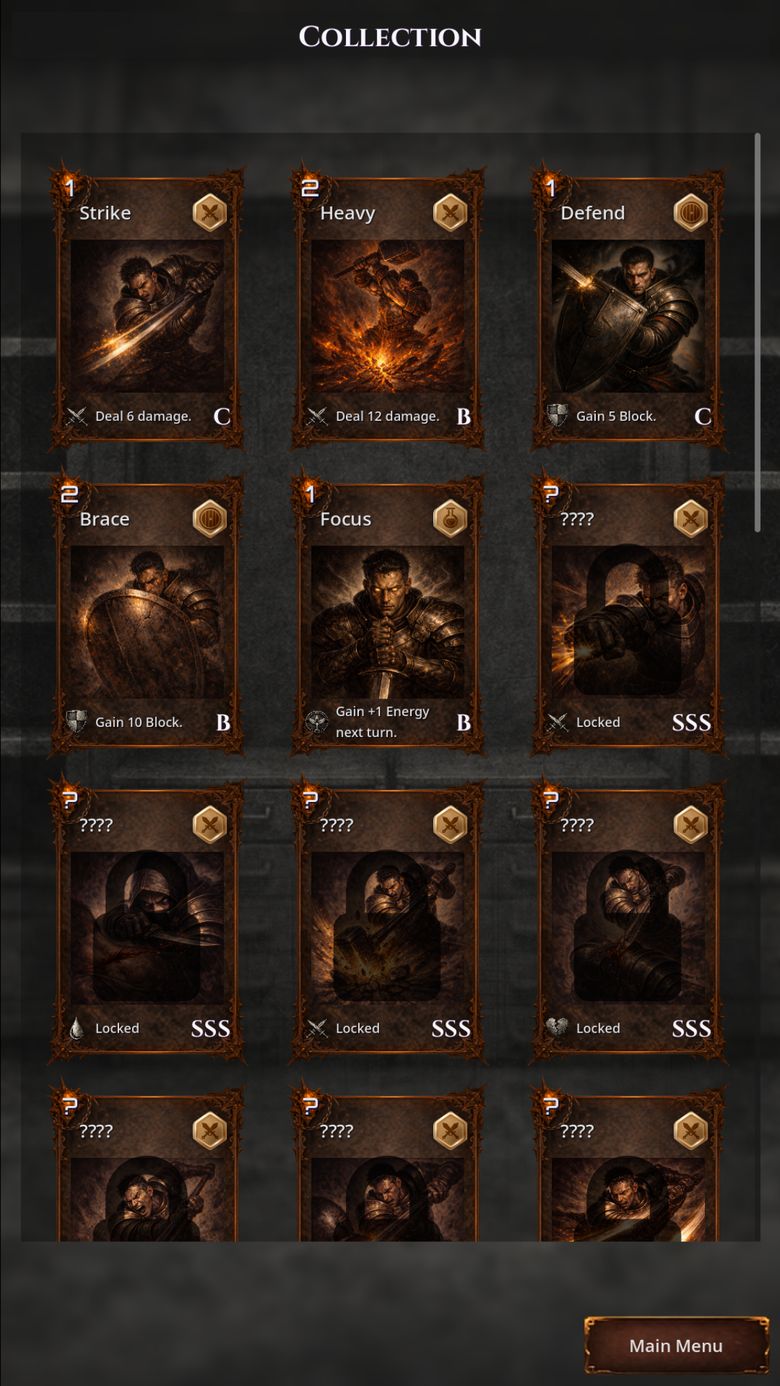This screenshot has width=780, height=1386.
Task: Return to the Main Menu
Action: [x=676, y=1345]
